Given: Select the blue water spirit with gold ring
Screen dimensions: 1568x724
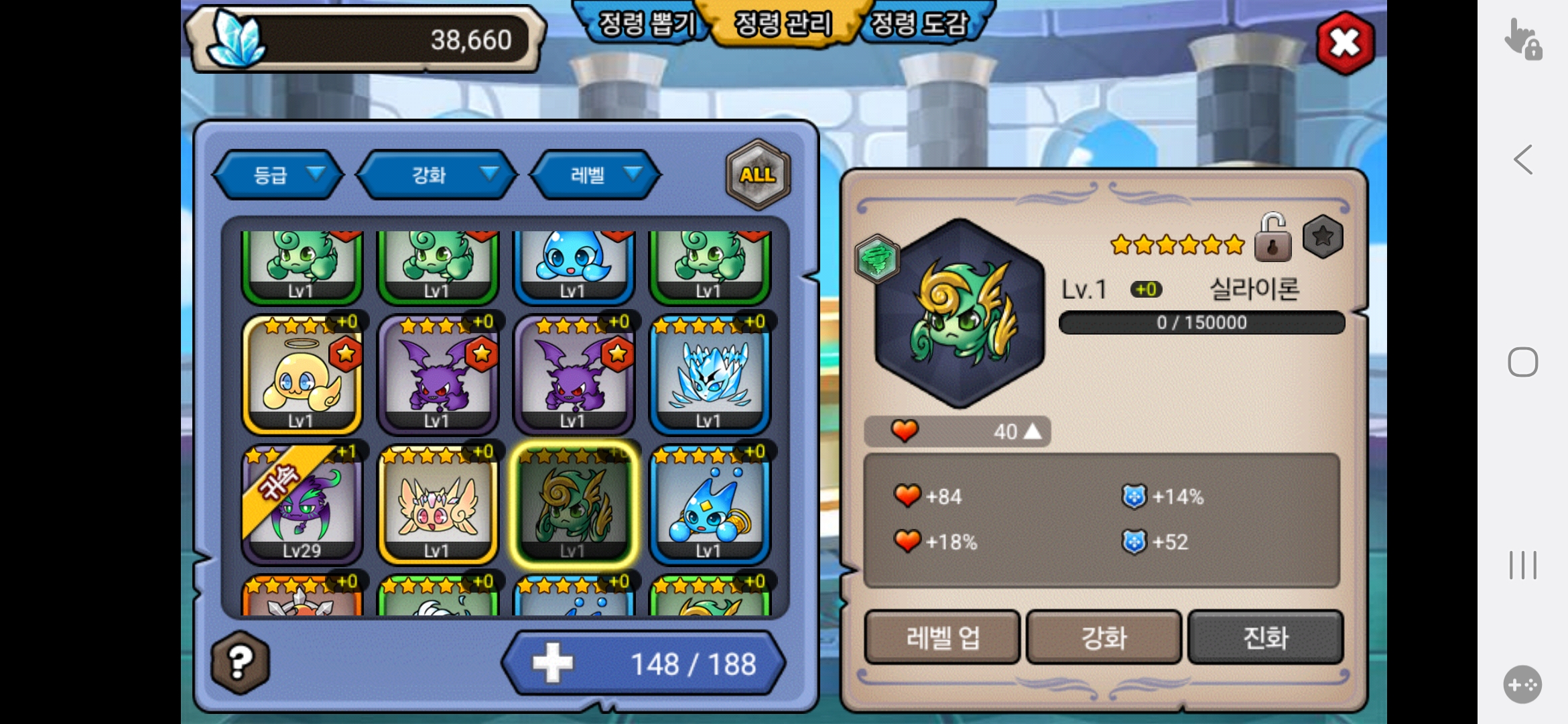Looking at the screenshot, I should point(709,507).
